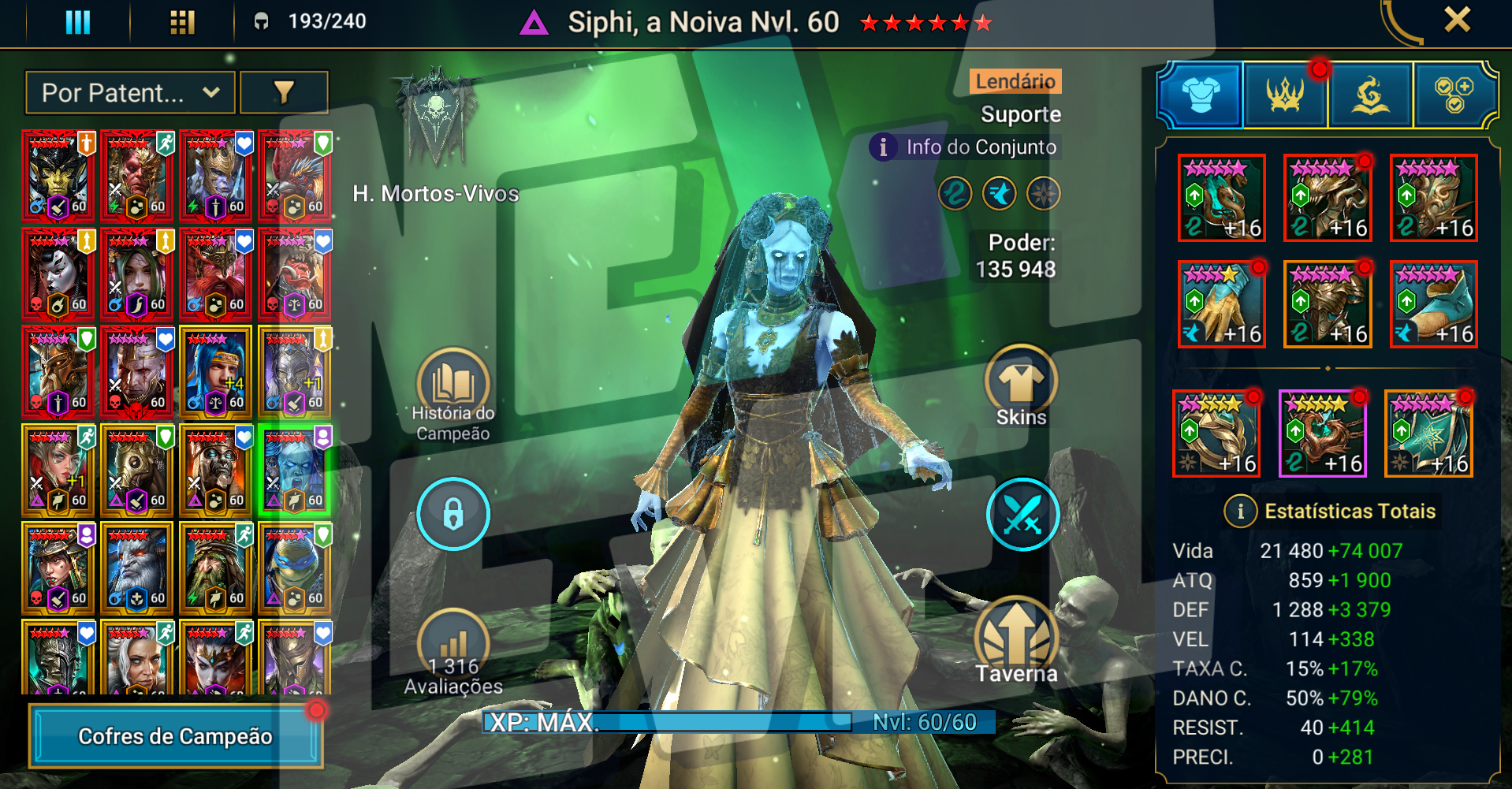Open the three-bar menu icon

[x=77, y=22]
